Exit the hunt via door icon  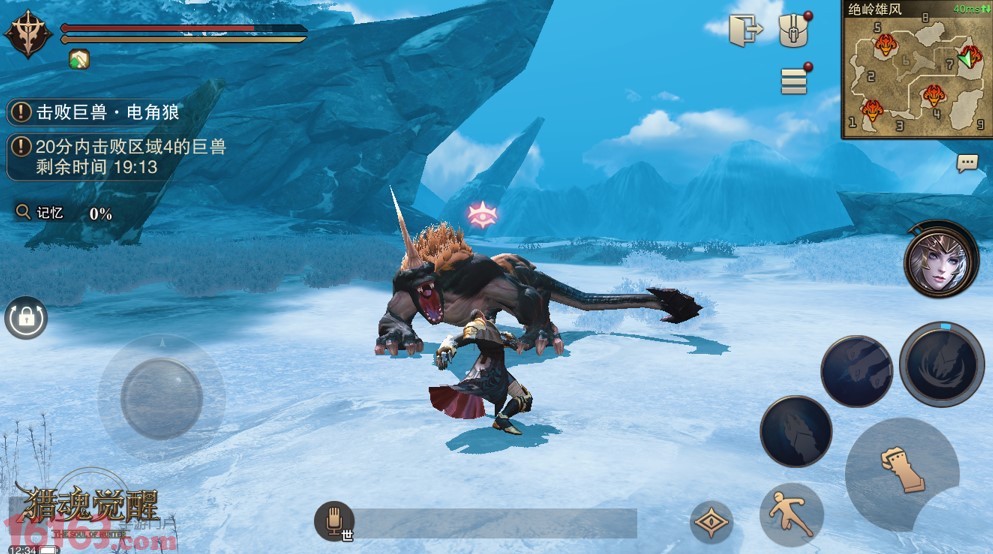745,29
